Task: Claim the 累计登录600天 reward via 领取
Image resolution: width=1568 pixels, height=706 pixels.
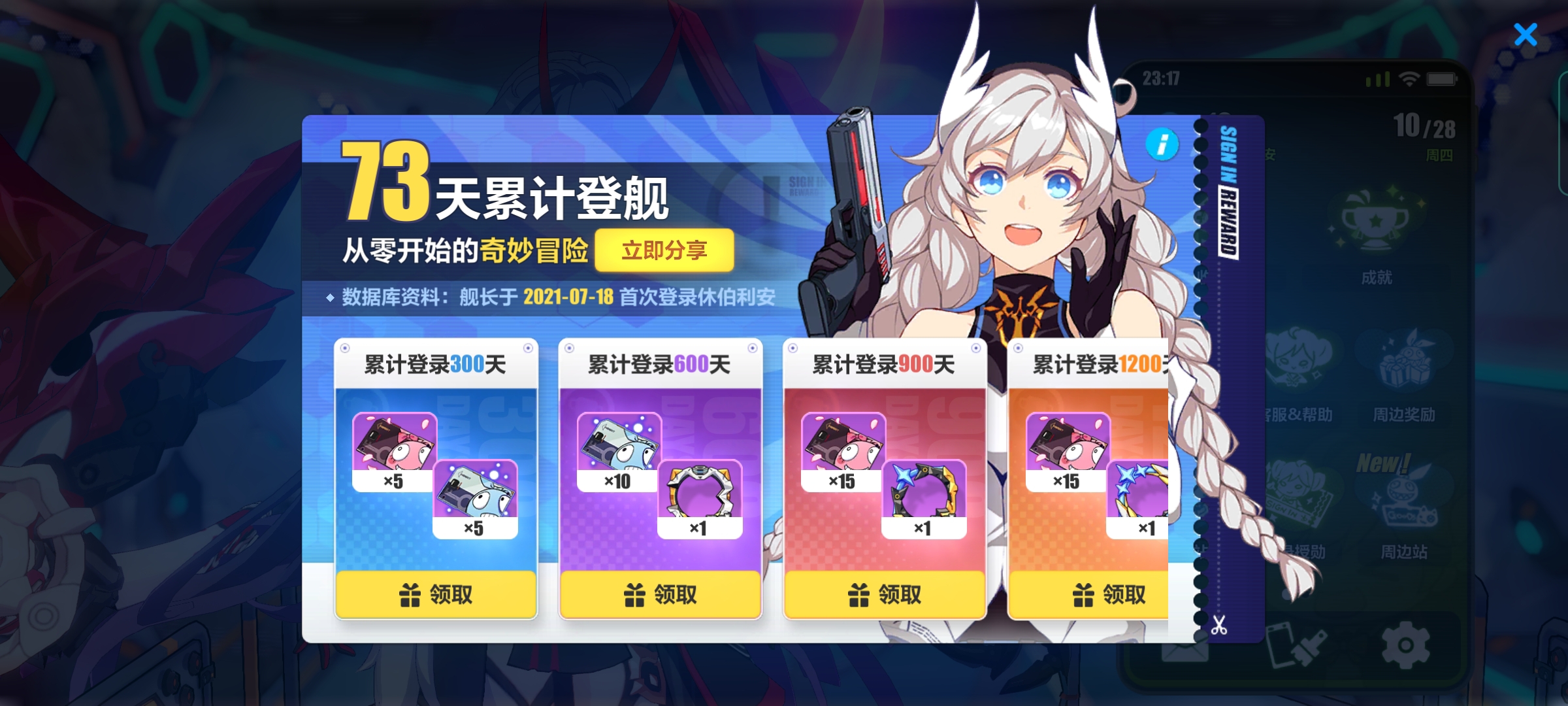Action: tap(660, 594)
